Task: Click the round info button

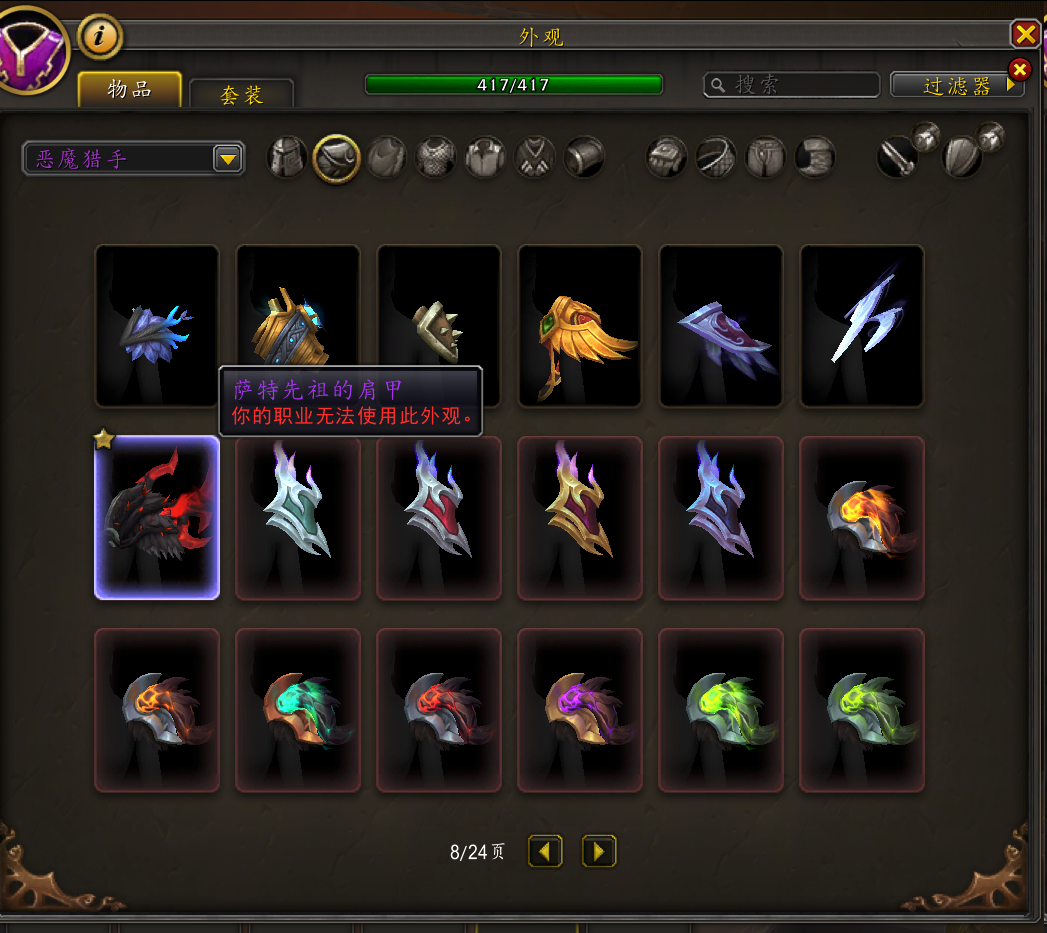Action: [100, 37]
